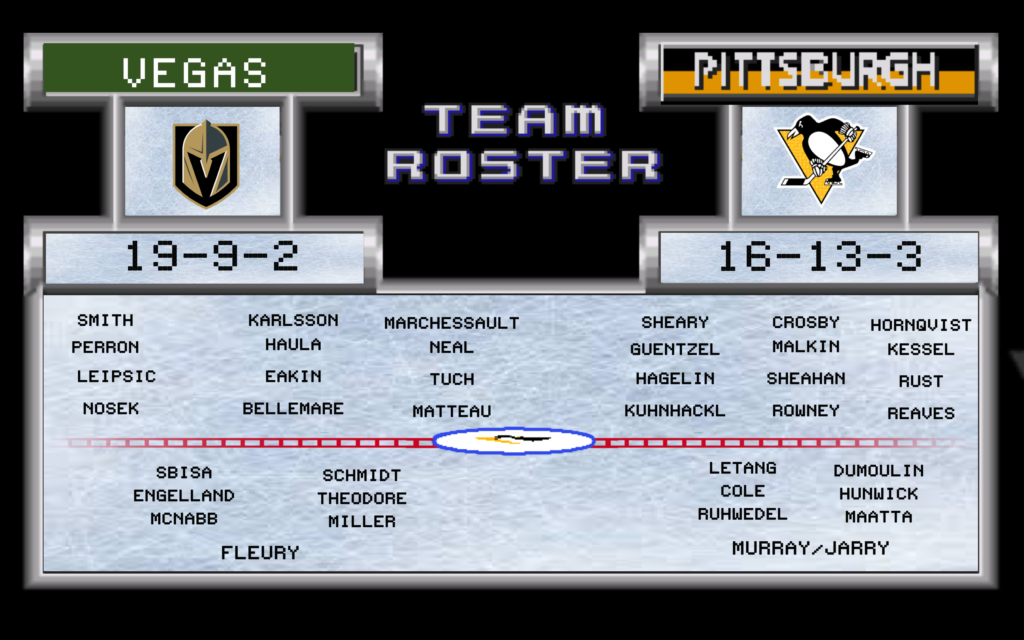Image resolution: width=1024 pixels, height=640 pixels.
Task: Choose Karlsson on the Vegas roster
Action: (x=293, y=320)
